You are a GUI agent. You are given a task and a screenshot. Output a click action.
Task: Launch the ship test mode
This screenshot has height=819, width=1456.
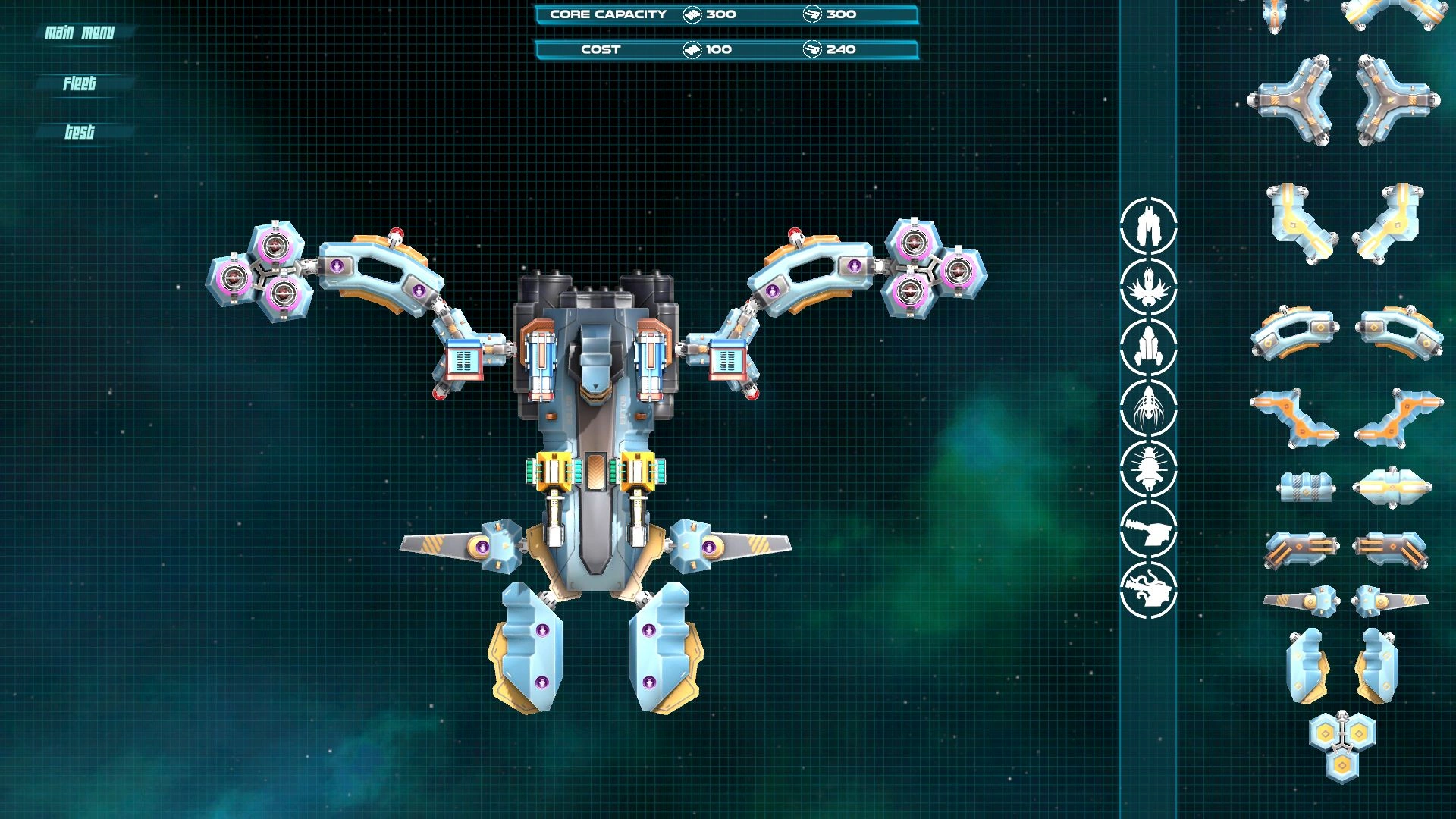(80, 132)
